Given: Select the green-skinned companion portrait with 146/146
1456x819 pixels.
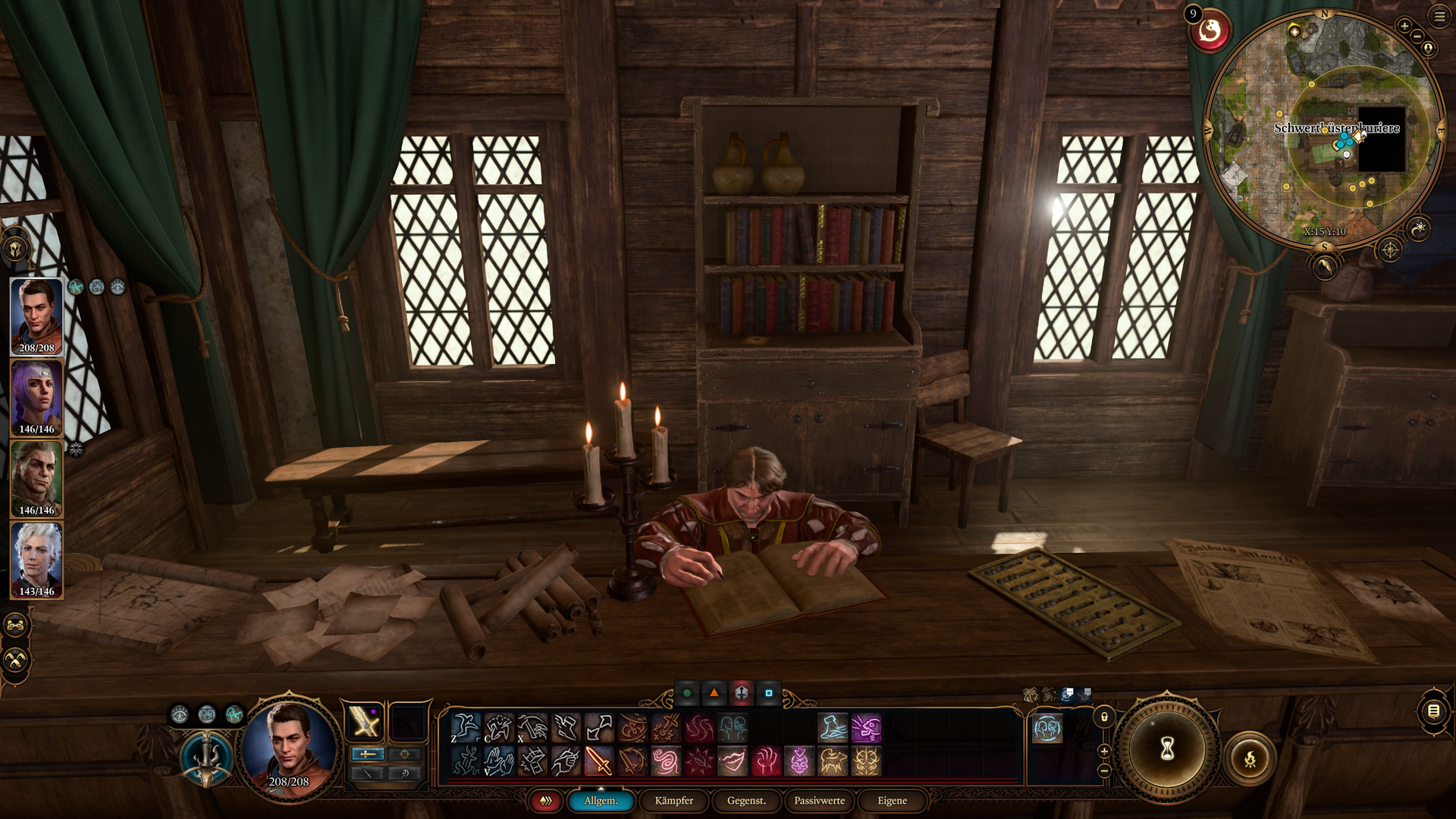Looking at the screenshot, I should [x=36, y=479].
